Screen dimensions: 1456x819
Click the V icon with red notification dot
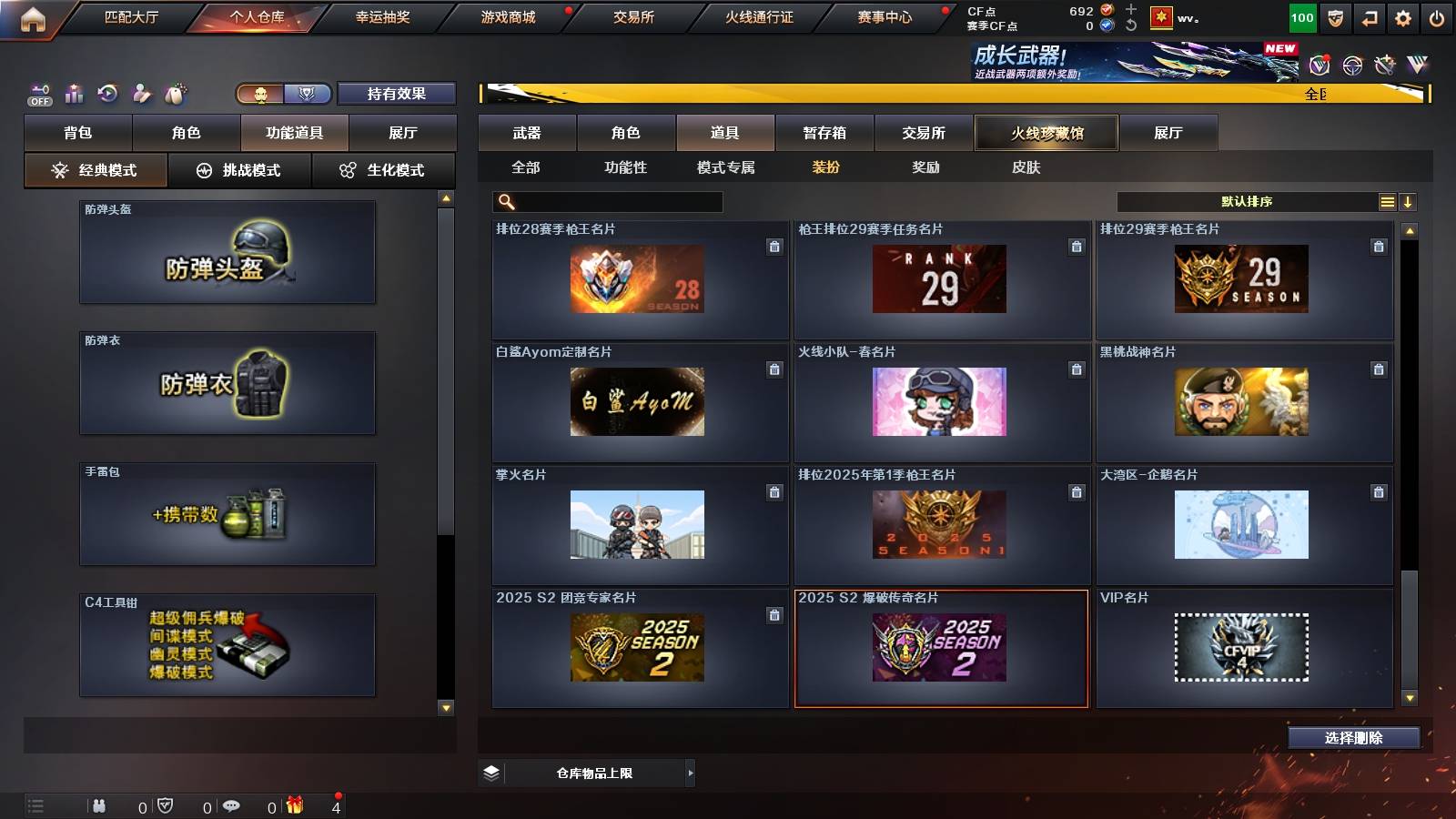1318,66
